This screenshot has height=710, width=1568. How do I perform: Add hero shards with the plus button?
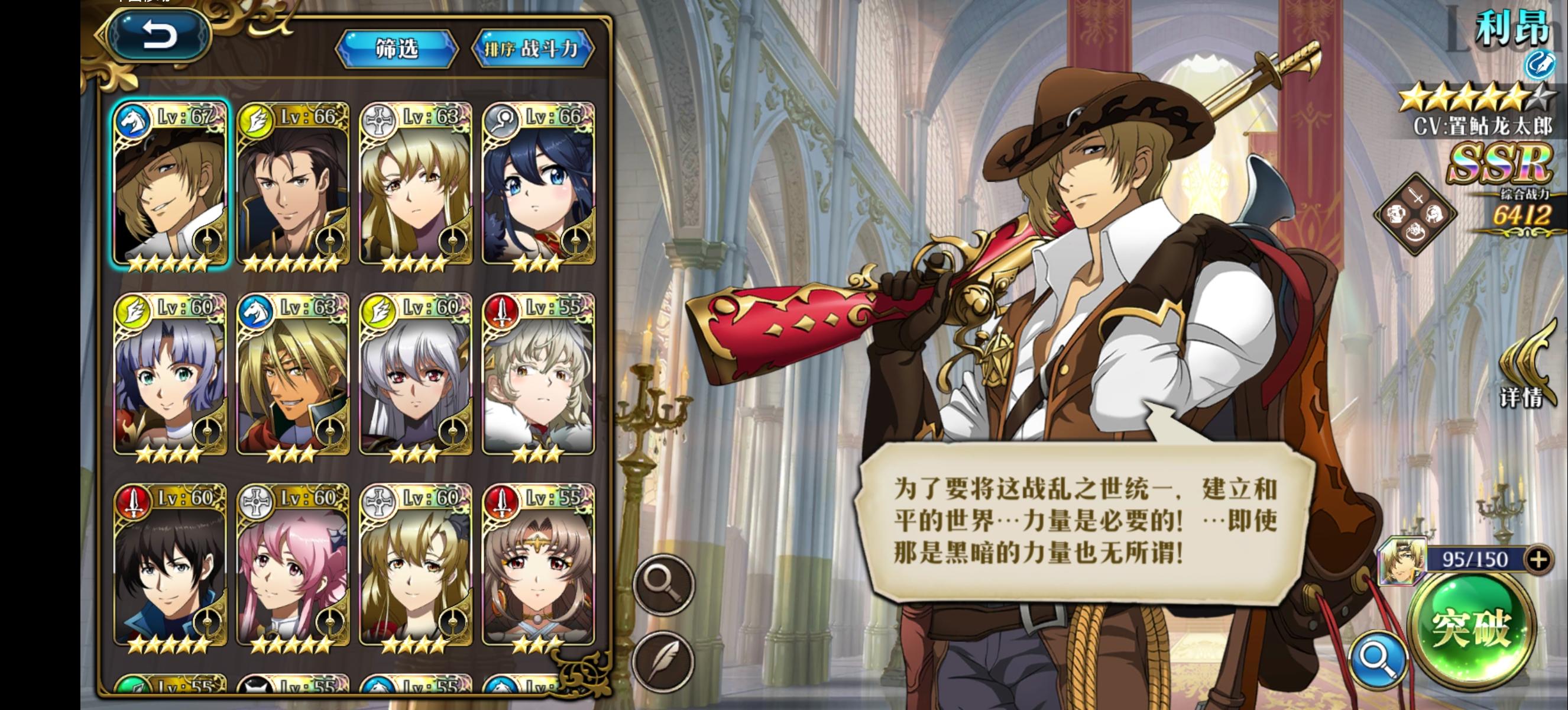tap(1538, 559)
